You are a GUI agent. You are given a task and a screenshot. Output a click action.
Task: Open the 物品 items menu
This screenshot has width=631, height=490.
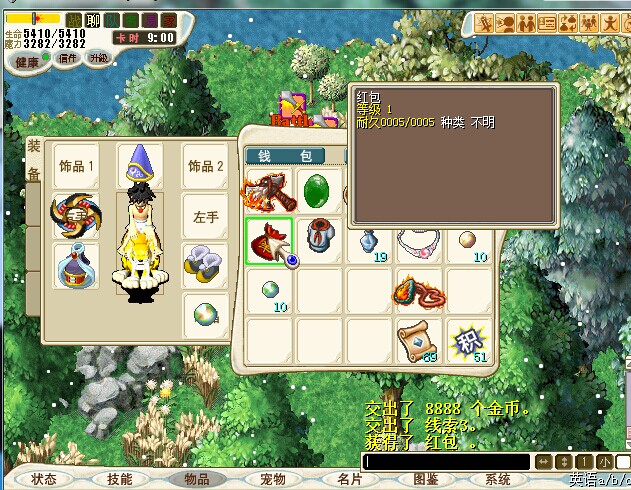point(197,479)
